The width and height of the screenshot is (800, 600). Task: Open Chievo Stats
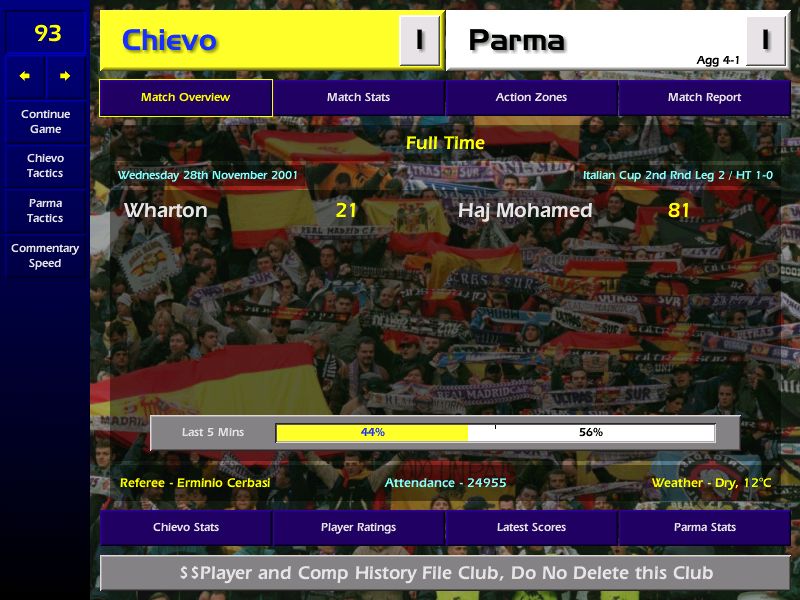pyautogui.click(x=186, y=528)
